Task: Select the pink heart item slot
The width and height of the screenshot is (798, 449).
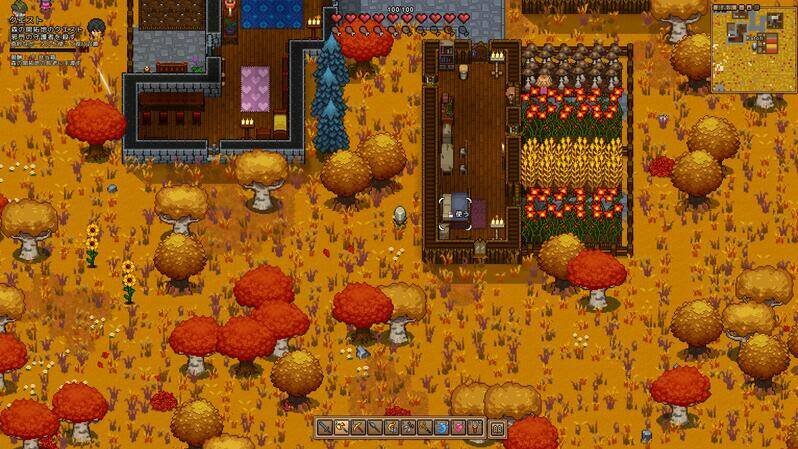Action: click(x=459, y=428)
